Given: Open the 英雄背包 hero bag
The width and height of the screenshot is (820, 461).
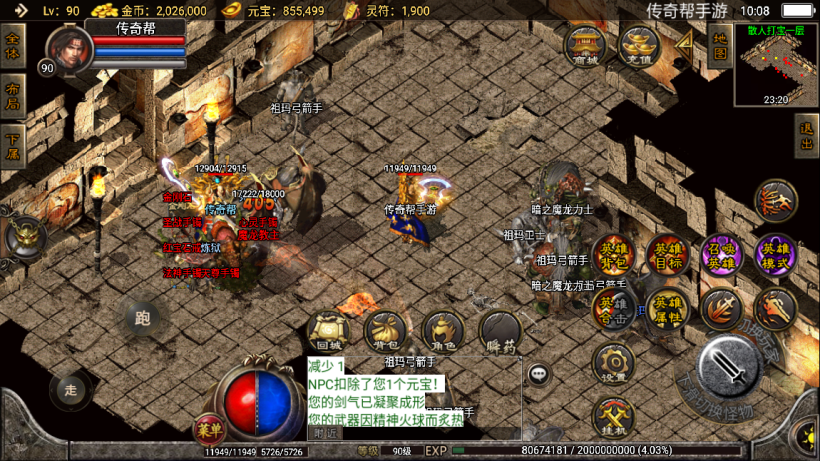Looking at the screenshot, I should (x=613, y=257).
